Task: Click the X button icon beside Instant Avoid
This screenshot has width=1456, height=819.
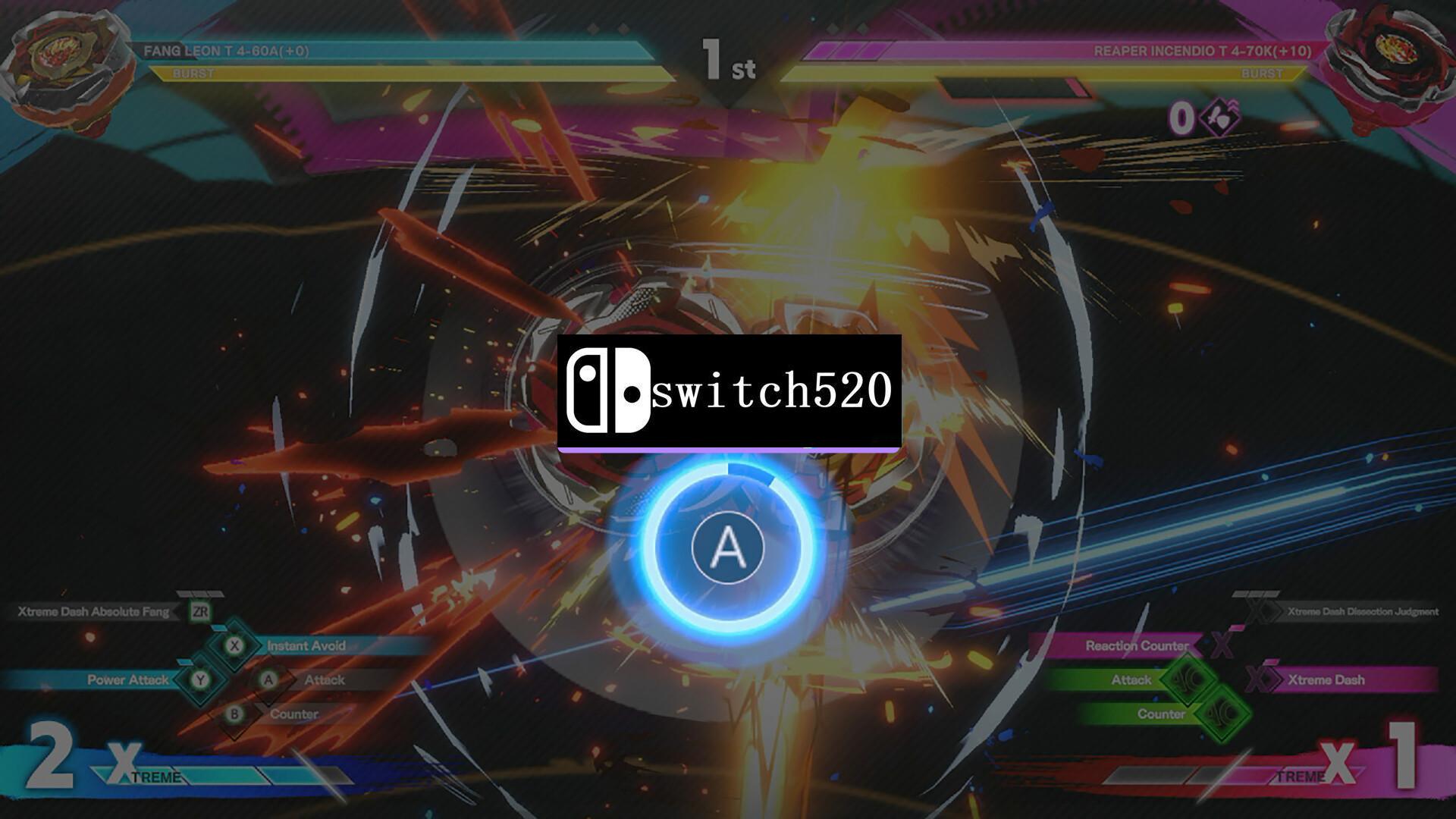Action: [x=235, y=645]
